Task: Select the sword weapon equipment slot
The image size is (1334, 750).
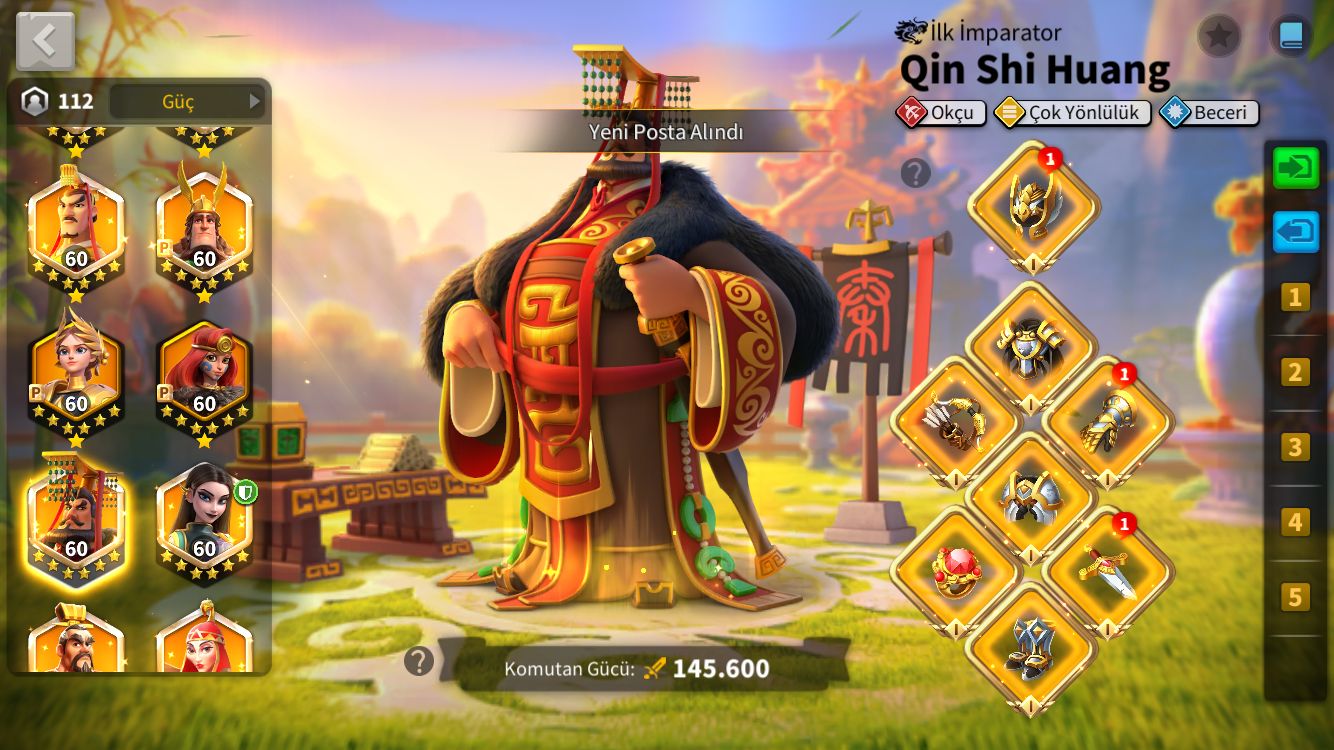Action: [1108, 570]
